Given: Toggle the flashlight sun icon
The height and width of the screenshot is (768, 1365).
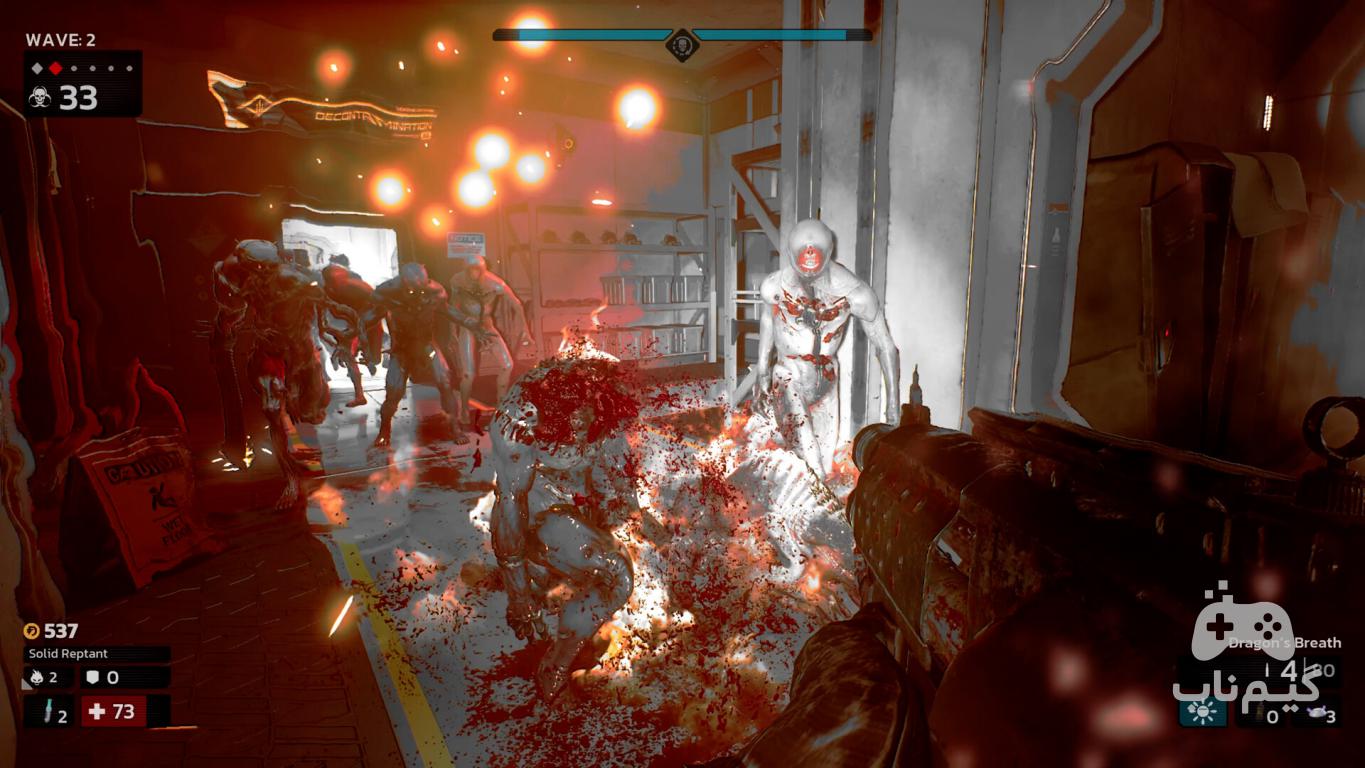Looking at the screenshot, I should tap(1202, 712).
